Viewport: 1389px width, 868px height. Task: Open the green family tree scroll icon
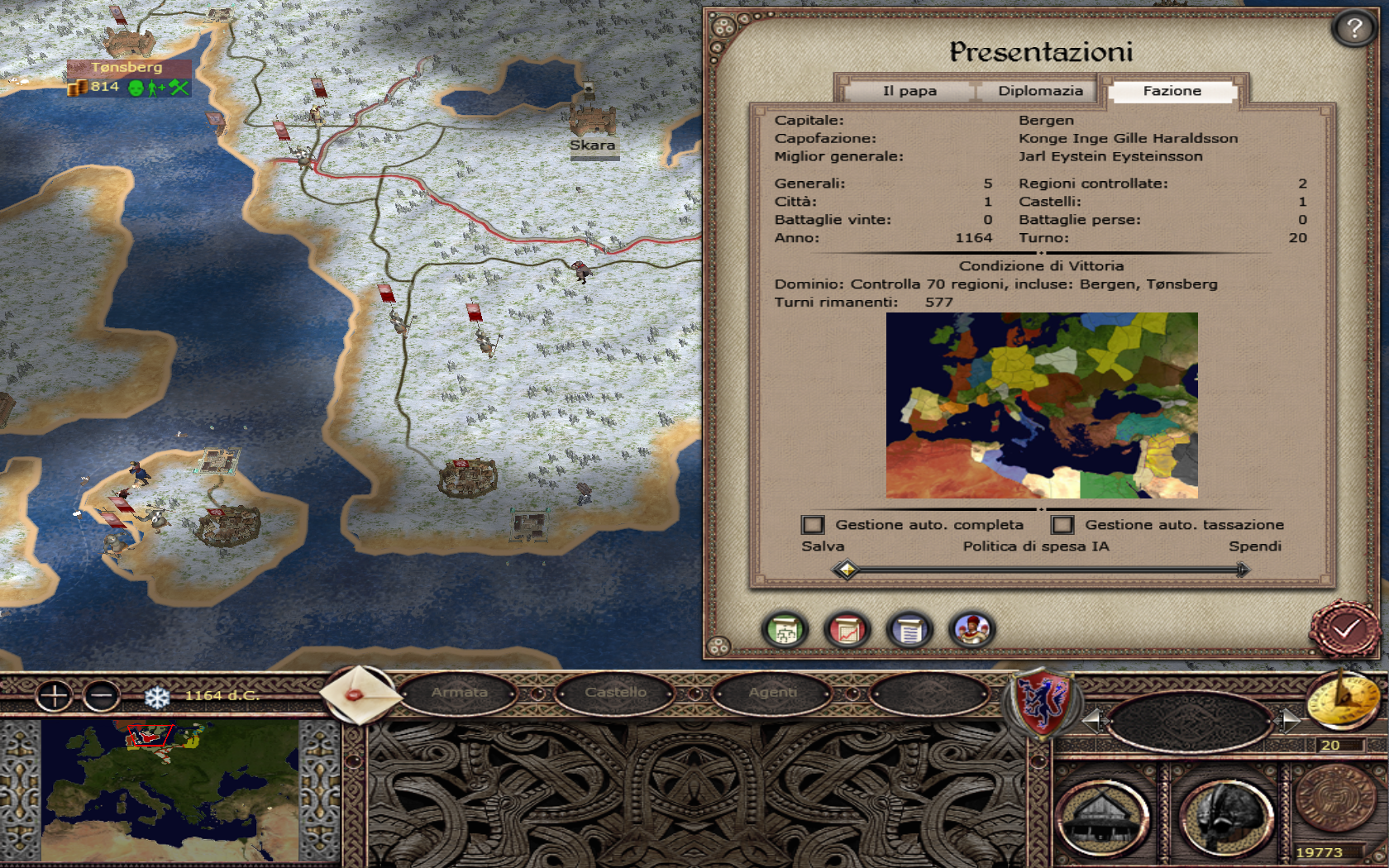pos(785,631)
